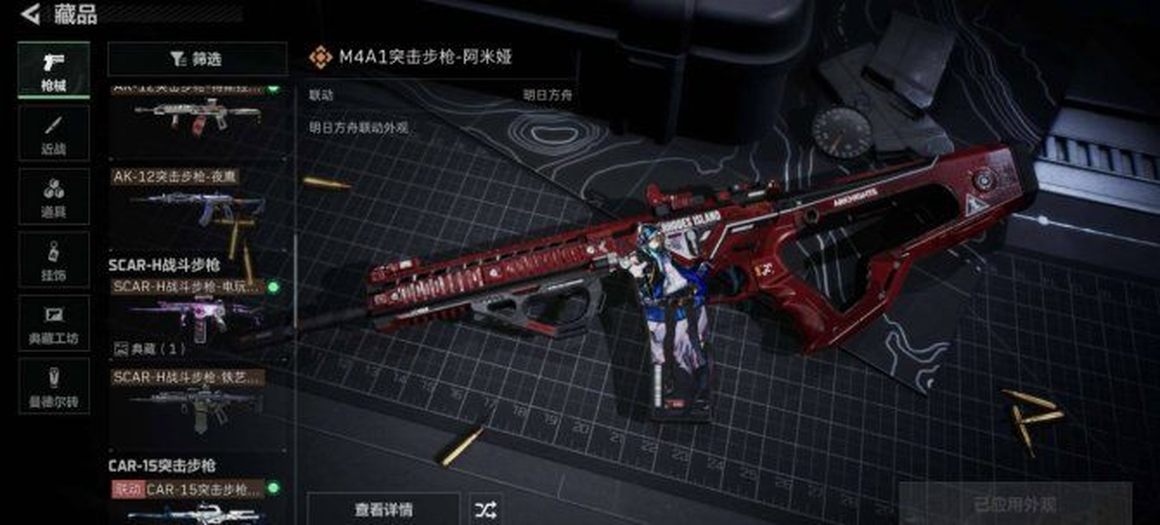Click the shuffle arrows button
The height and width of the screenshot is (525, 1160).
(485, 508)
